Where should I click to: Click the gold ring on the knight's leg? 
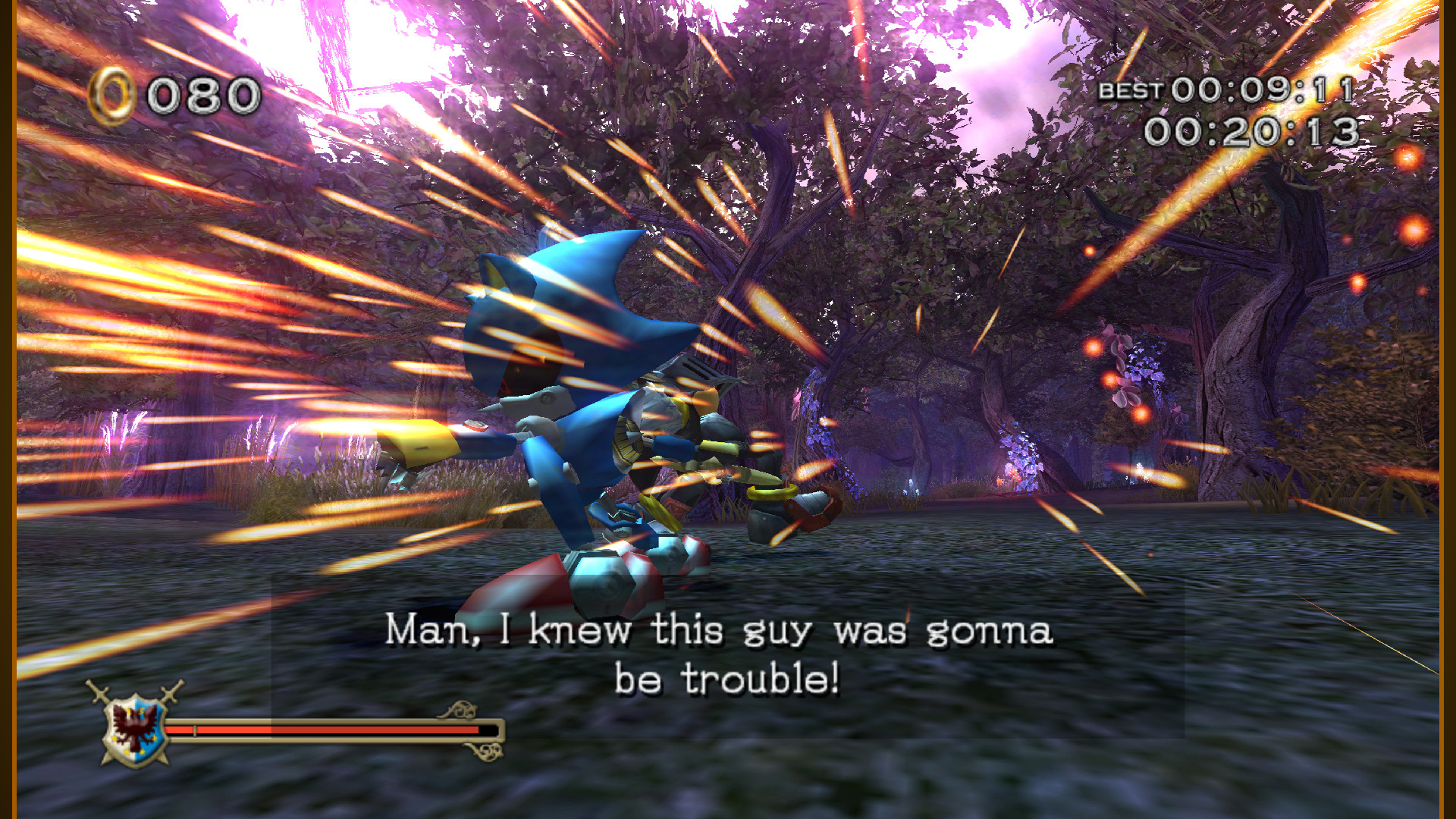(x=773, y=493)
